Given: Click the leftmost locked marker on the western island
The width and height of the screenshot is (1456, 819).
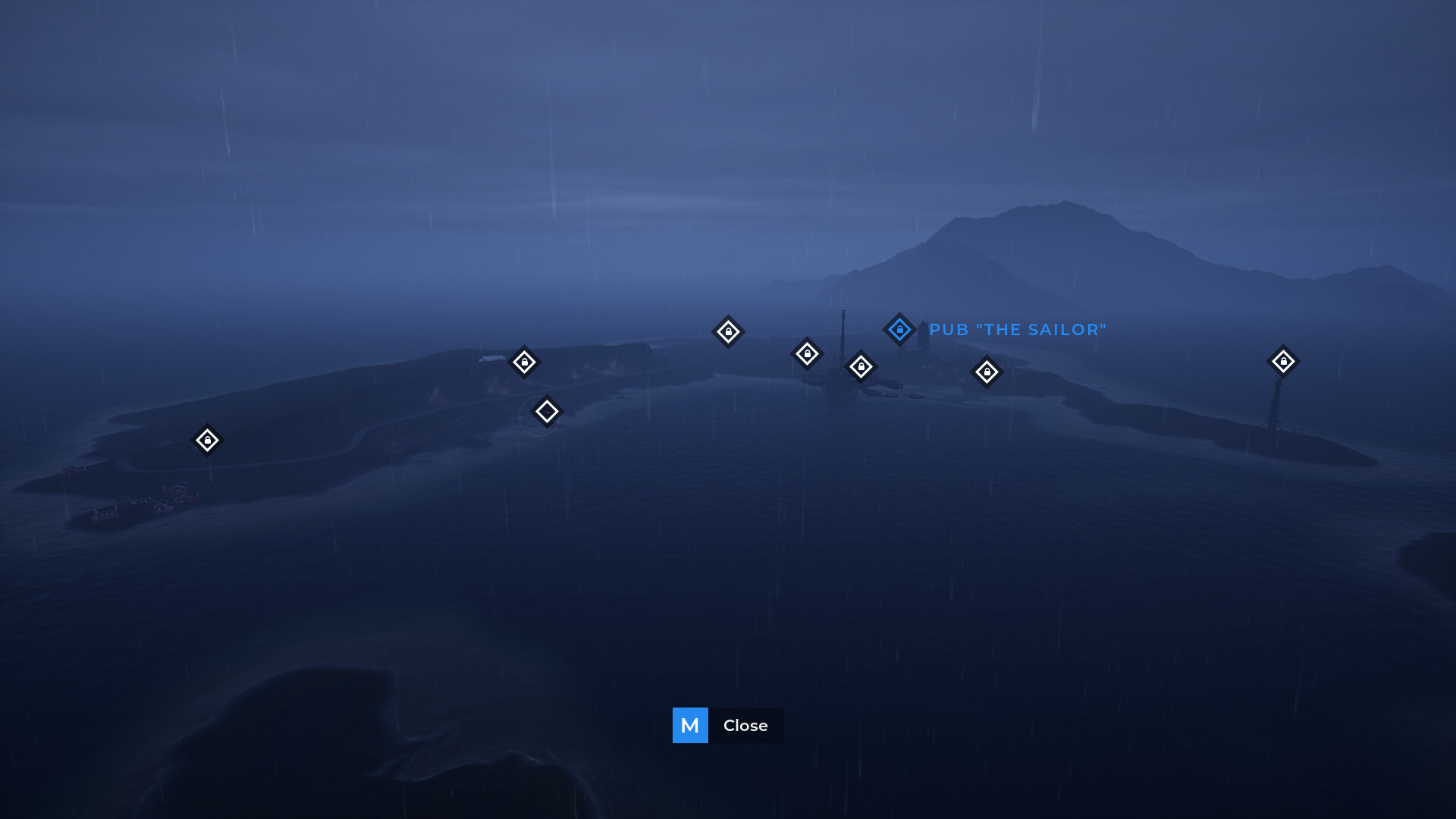Looking at the screenshot, I should point(208,440).
